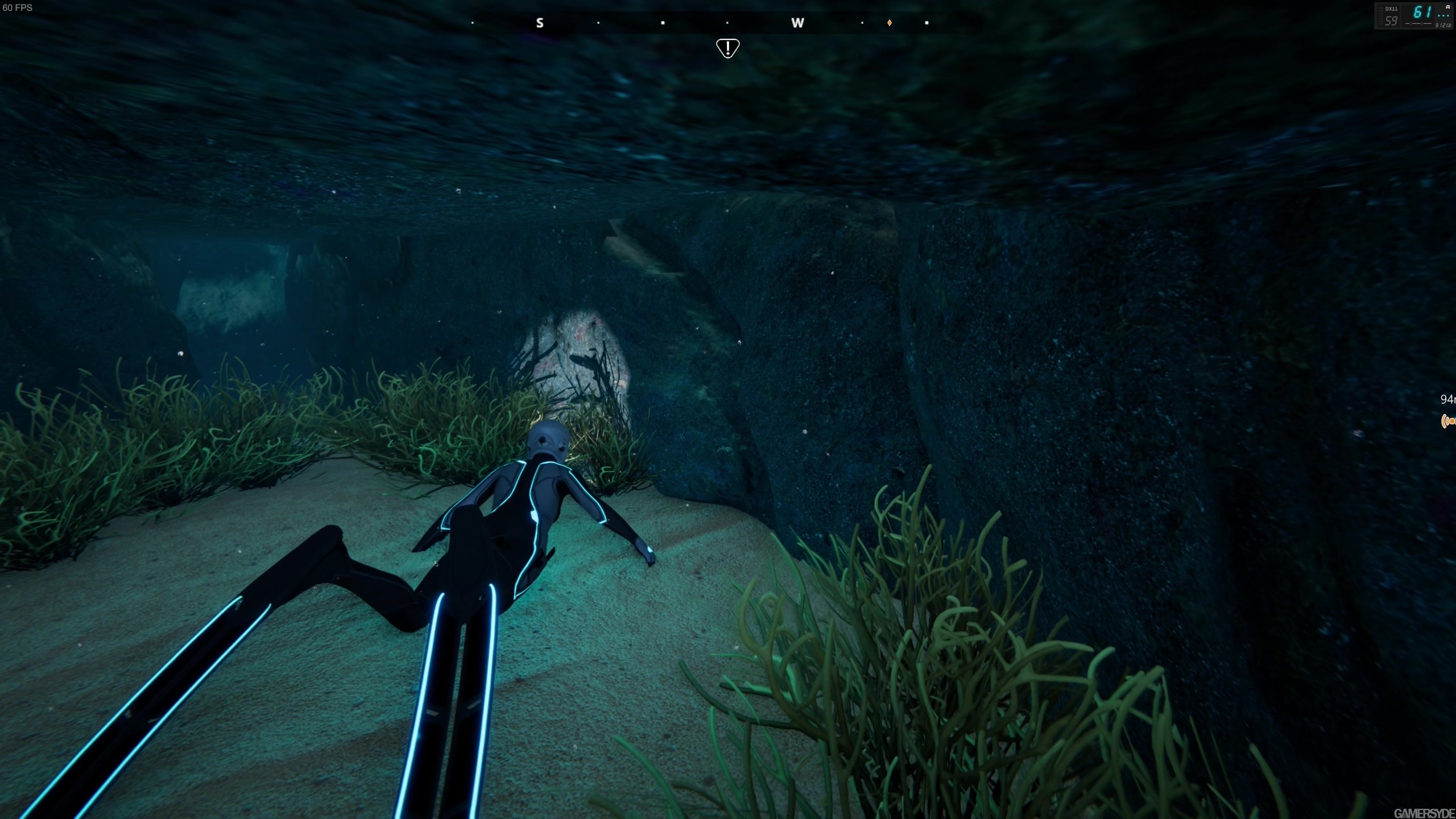Click the compass dot left of the waypoint diamond
This screenshot has height=819, width=1456.
pyautogui.click(x=863, y=23)
